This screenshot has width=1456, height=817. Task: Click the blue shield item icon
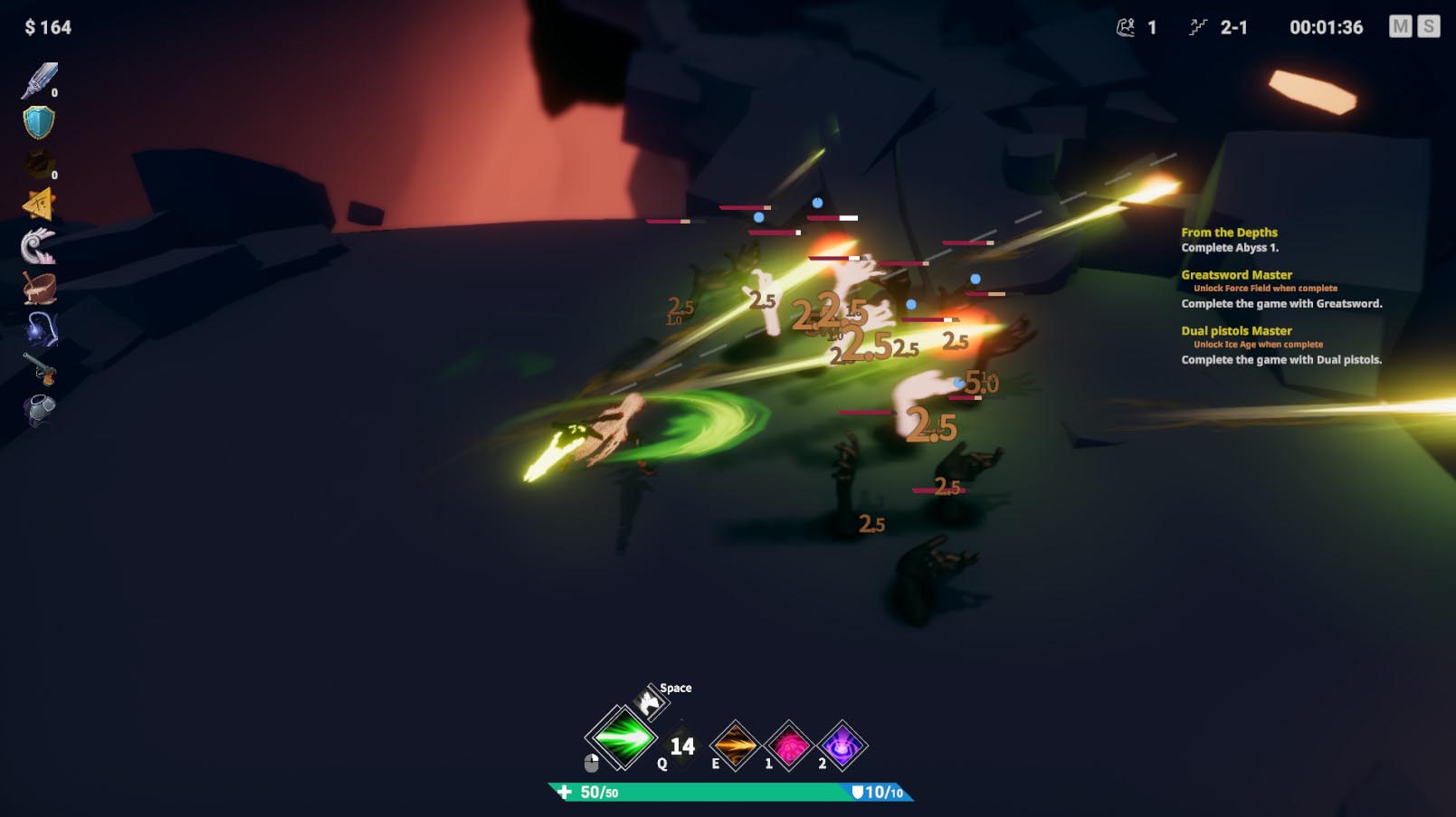click(x=39, y=122)
